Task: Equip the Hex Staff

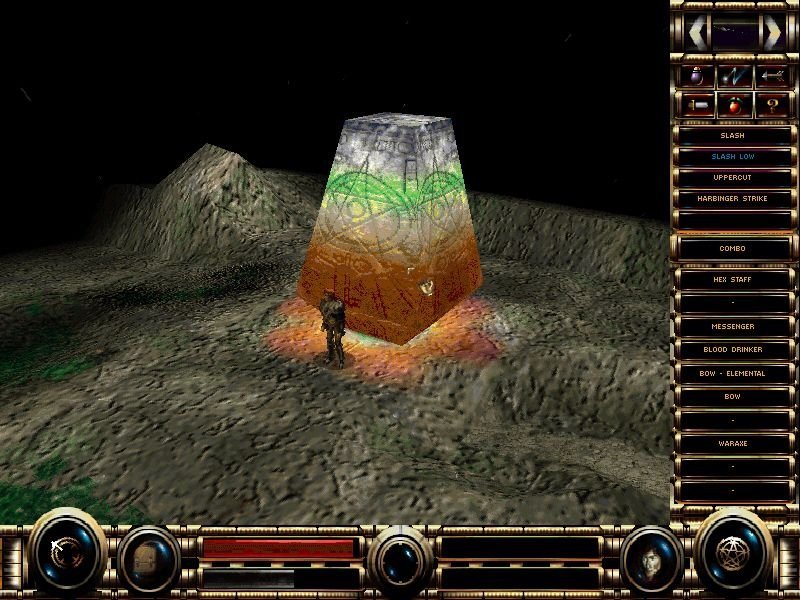Action: (732, 280)
